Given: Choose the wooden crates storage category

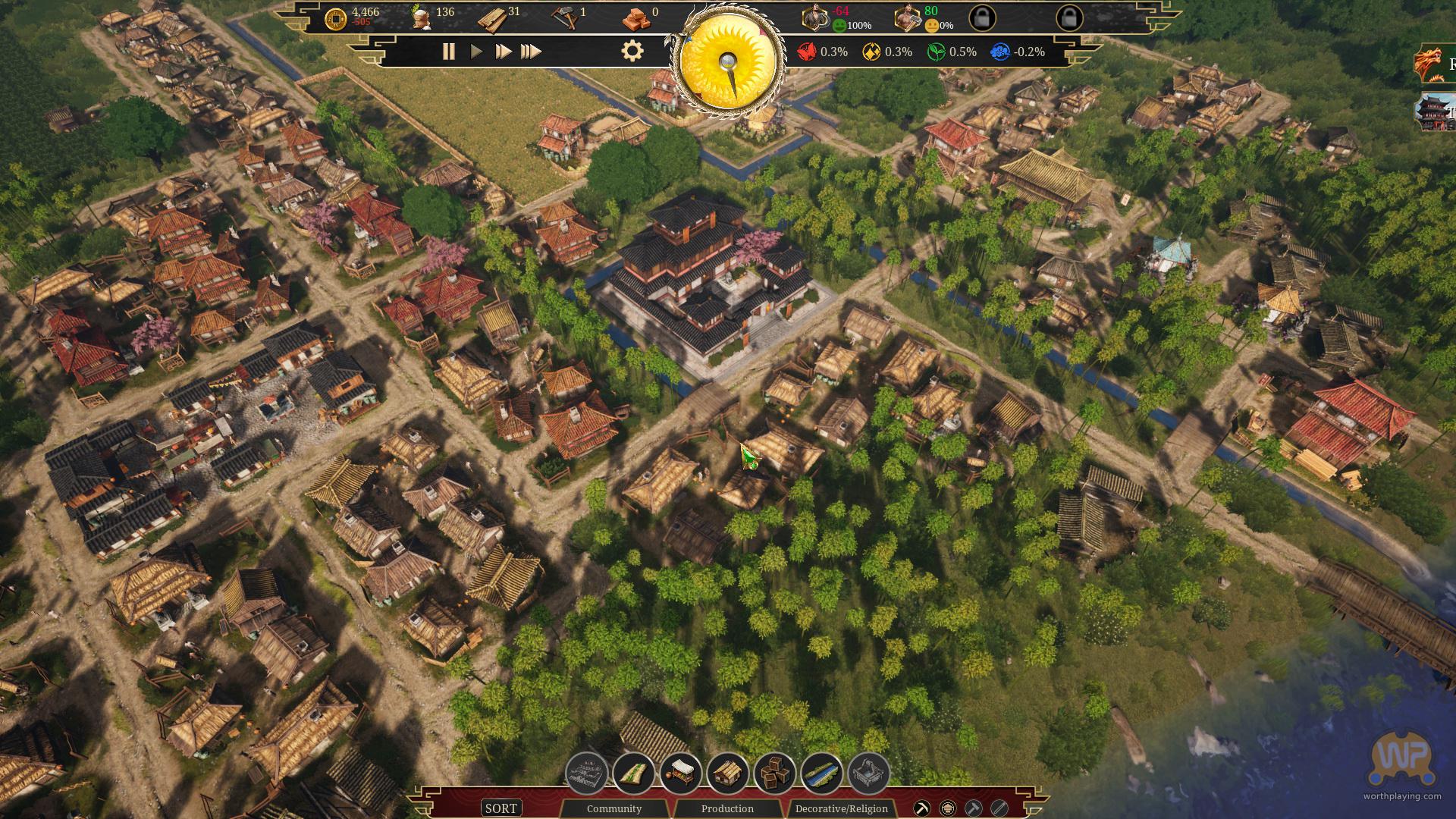Looking at the screenshot, I should pyautogui.click(x=774, y=773).
